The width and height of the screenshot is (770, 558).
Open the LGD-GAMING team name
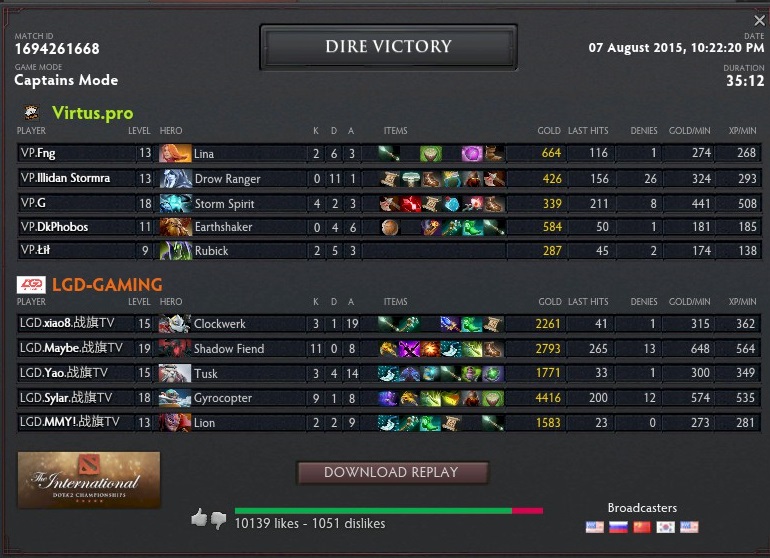tap(107, 285)
